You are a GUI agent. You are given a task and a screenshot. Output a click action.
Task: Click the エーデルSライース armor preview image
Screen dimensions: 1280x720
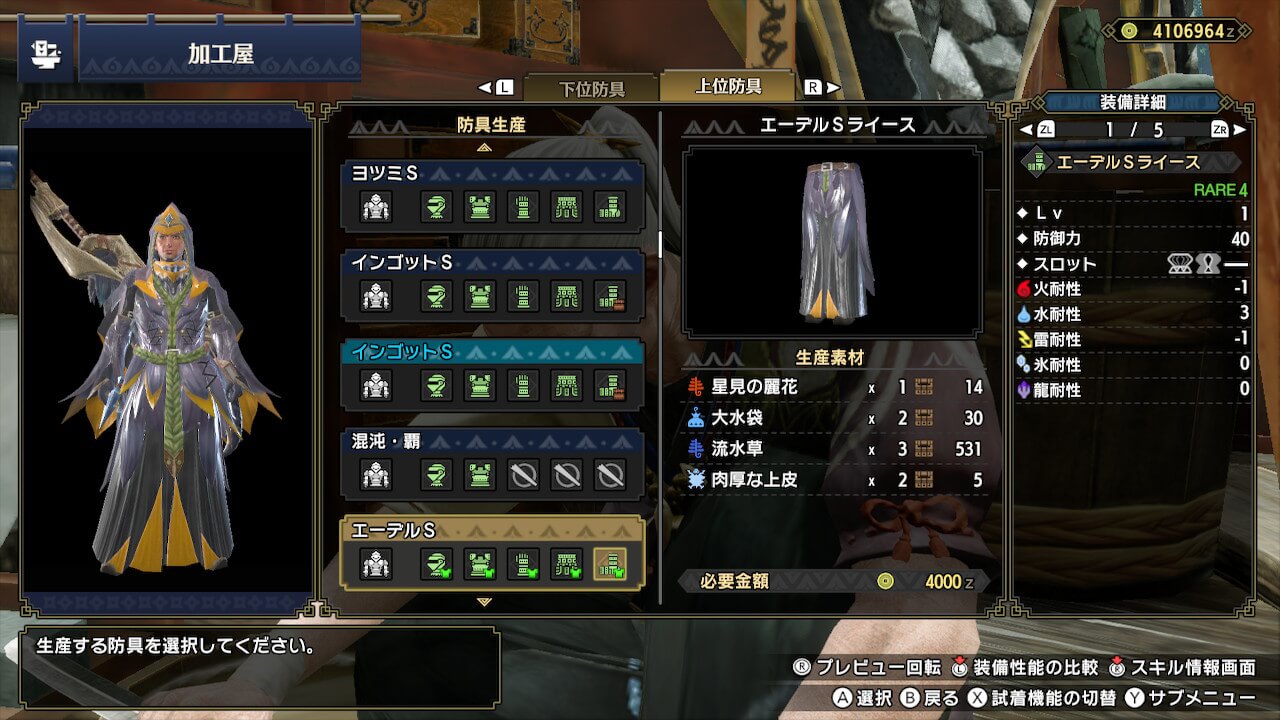tap(832, 241)
